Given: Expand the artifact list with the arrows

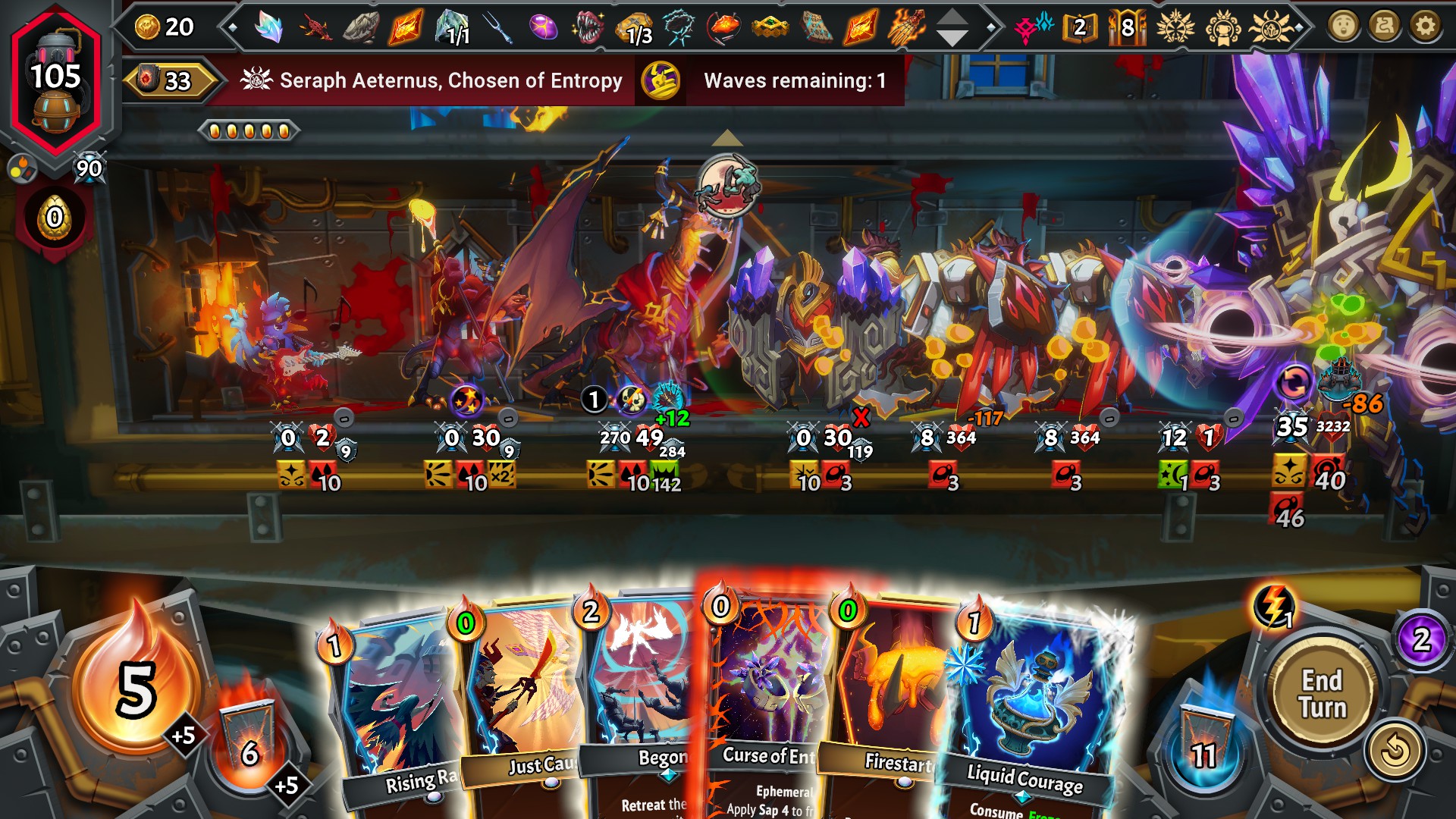Looking at the screenshot, I should coord(952,28).
